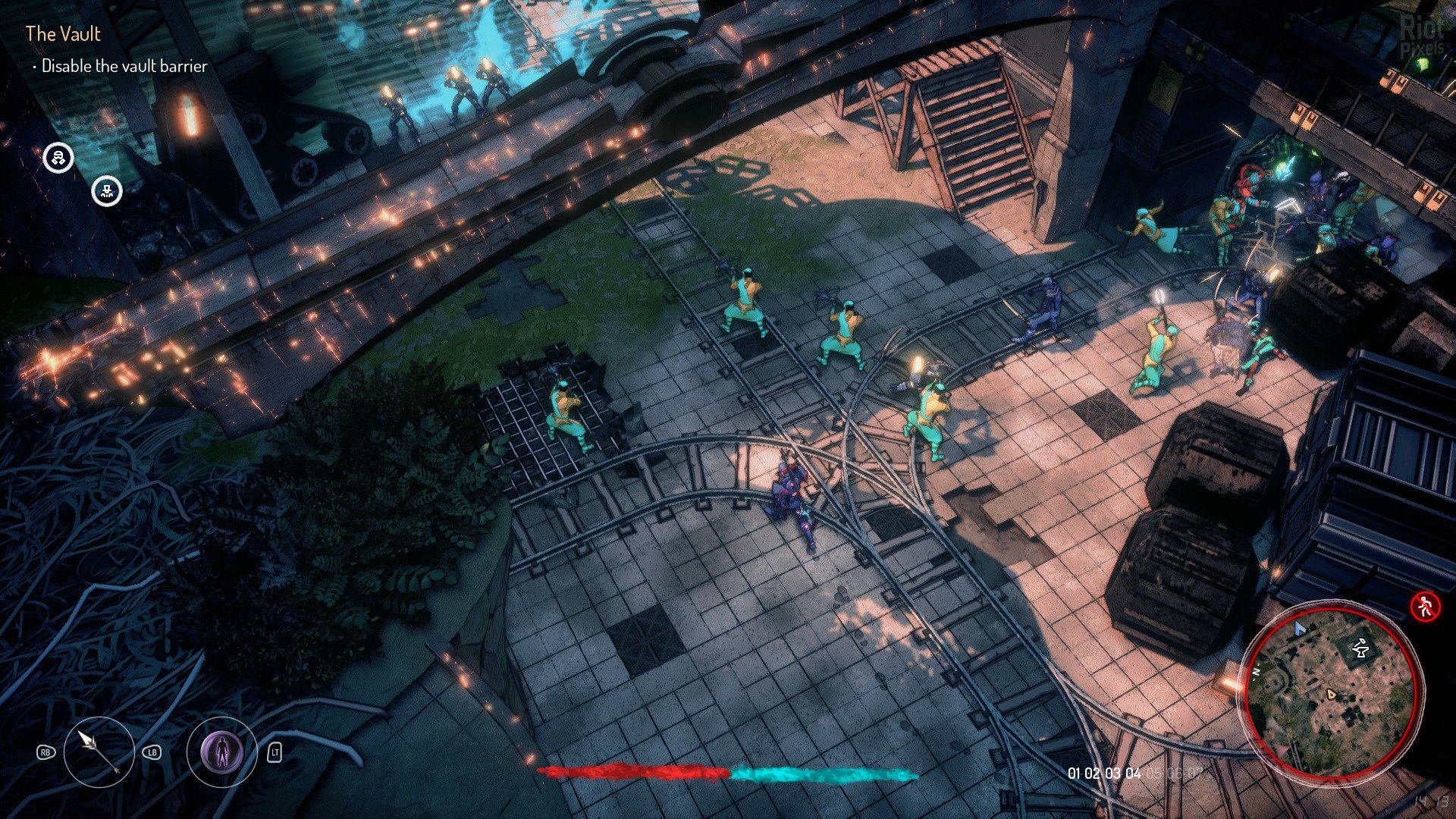1456x819 pixels.
Task: Toggle the red no-running status icon
Action: point(1425,606)
